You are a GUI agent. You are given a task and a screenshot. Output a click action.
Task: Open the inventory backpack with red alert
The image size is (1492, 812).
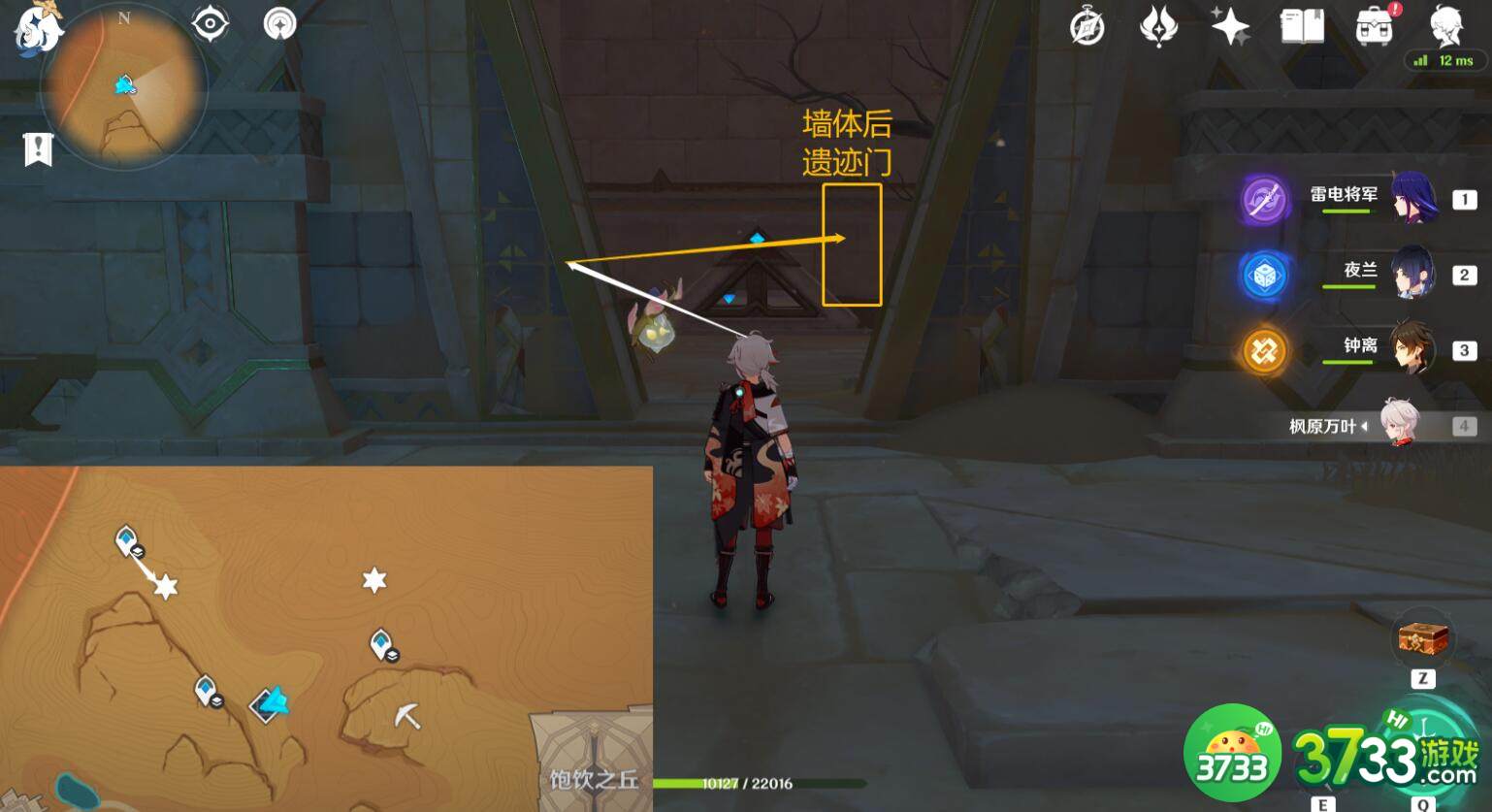click(x=1375, y=26)
